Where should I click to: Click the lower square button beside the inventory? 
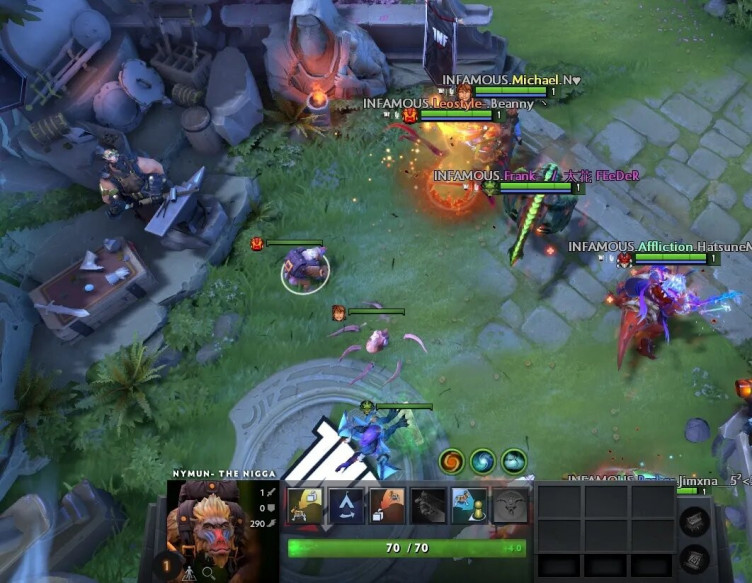click(694, 558)
